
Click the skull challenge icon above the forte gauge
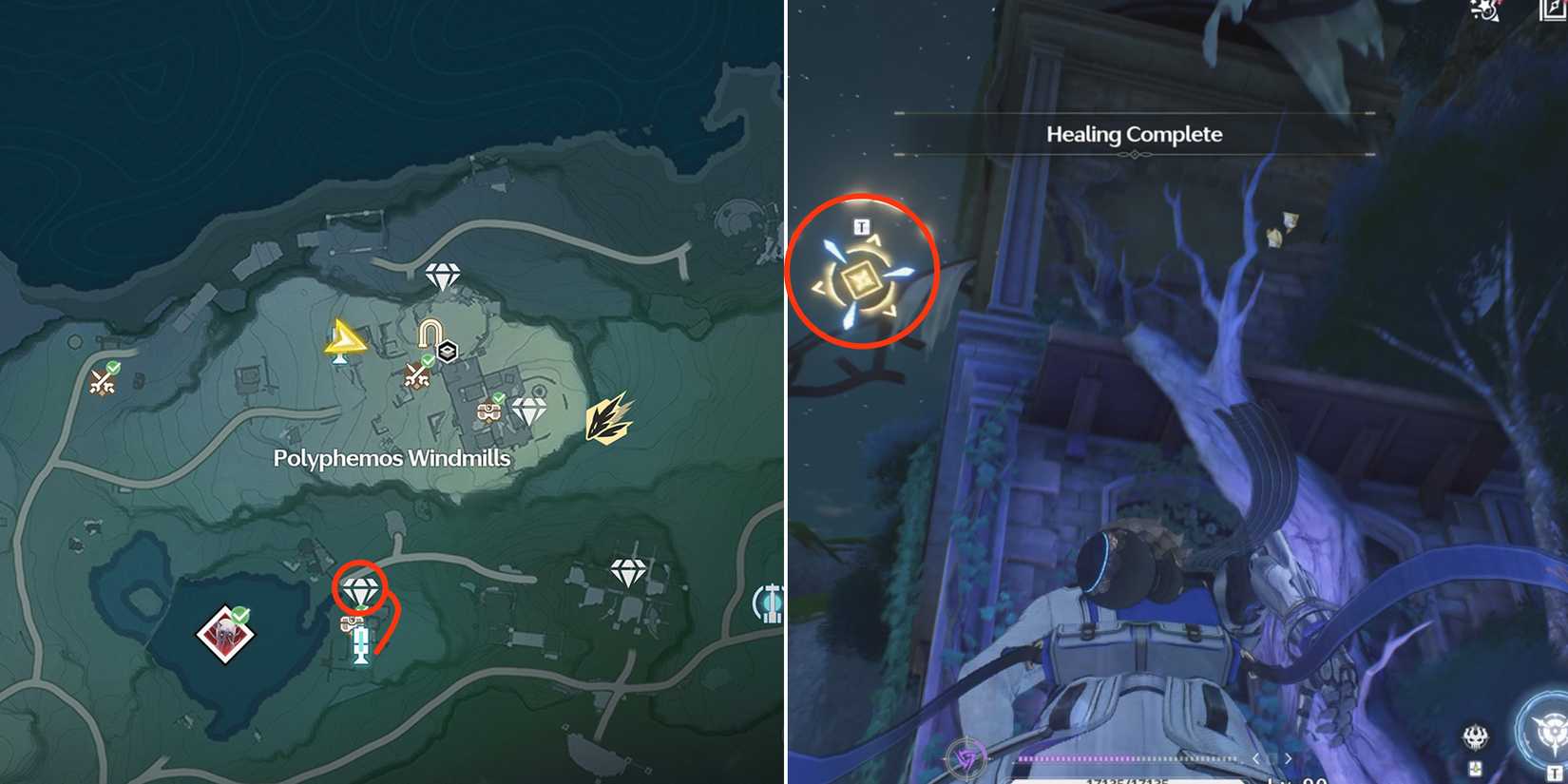tap(1476, 736)
